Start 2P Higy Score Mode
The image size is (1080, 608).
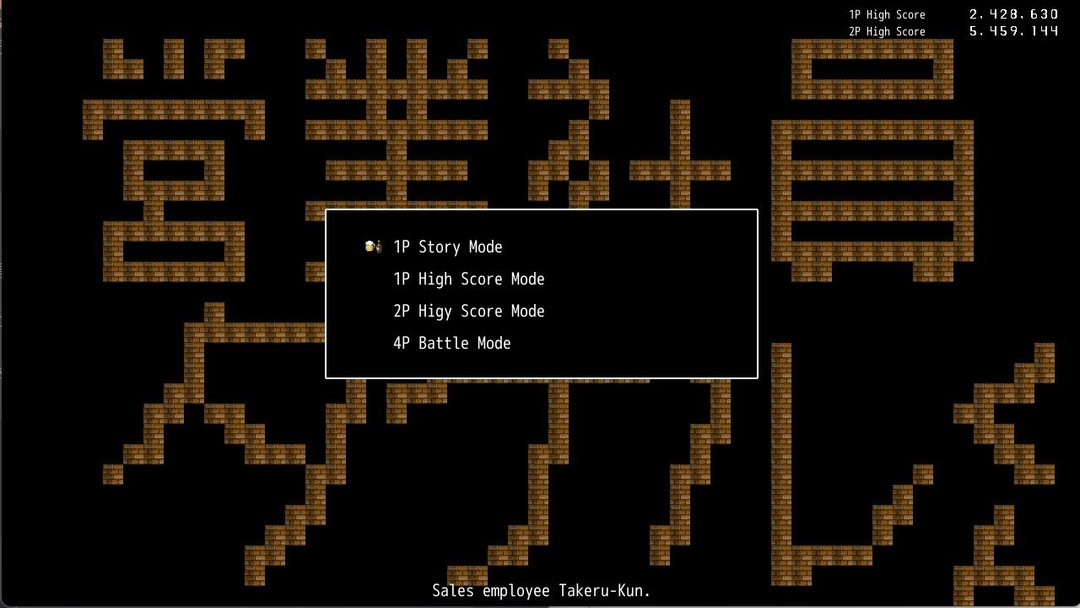coord(468,311)
